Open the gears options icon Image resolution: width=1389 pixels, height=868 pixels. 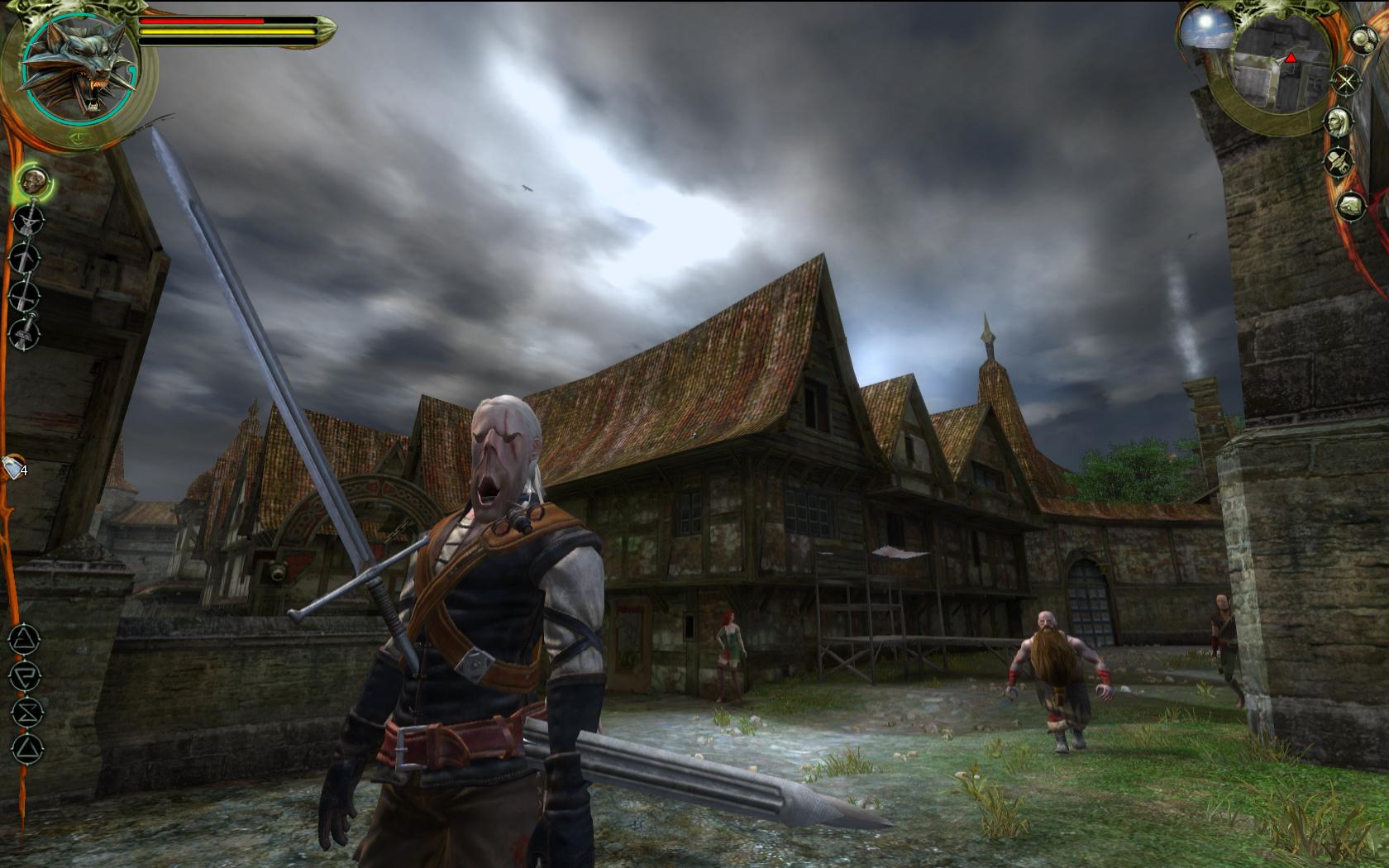pos(1362,39)
